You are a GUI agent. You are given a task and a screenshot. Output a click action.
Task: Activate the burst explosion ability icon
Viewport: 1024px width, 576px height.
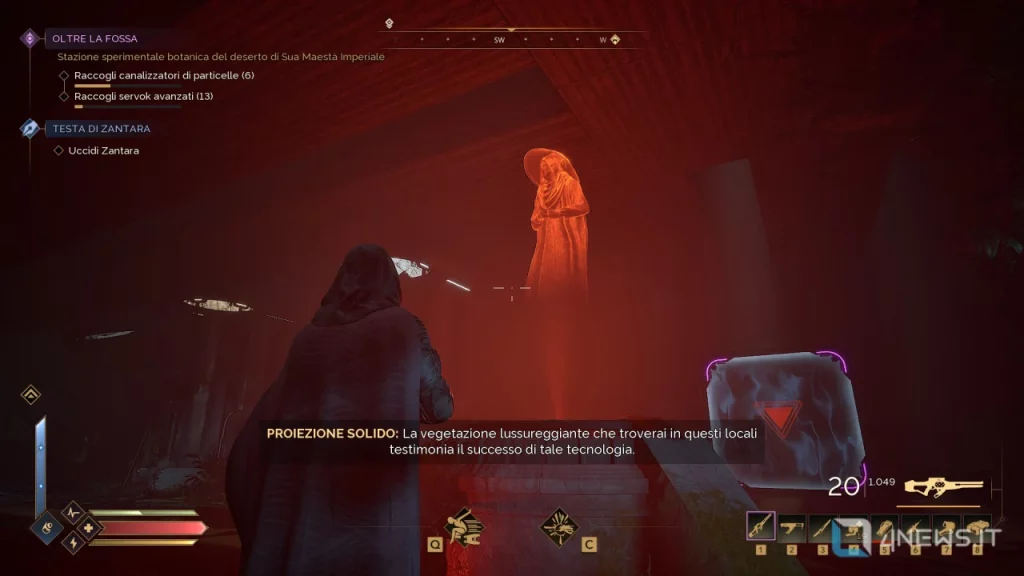coord(560,526)
